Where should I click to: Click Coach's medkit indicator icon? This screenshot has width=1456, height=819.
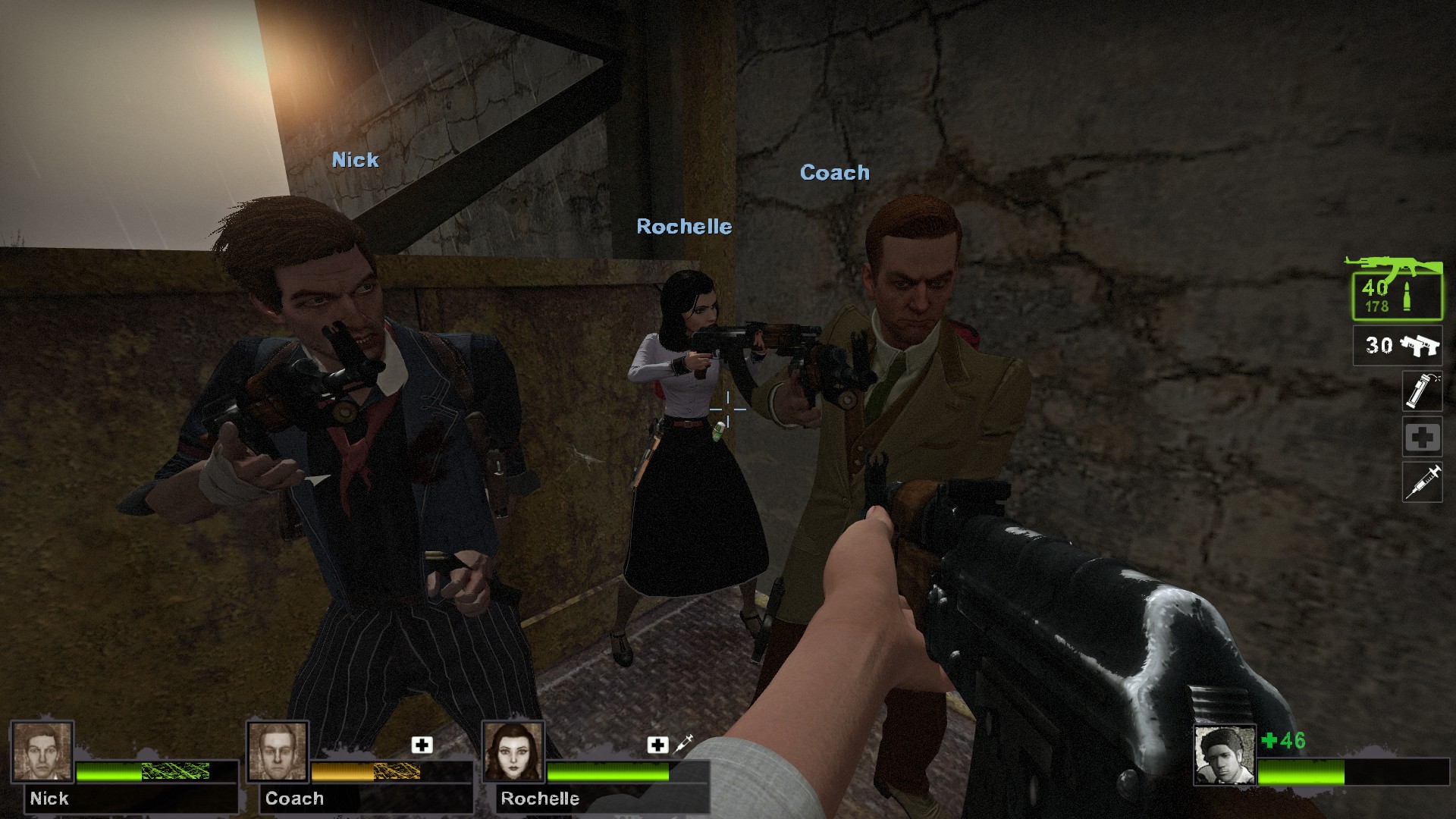(x=422, y=745)
